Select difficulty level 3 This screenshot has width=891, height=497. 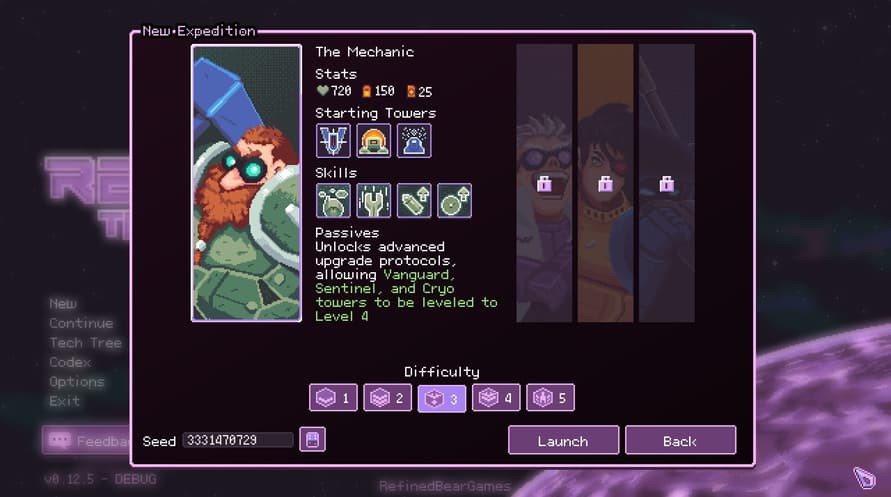point(441,398)
